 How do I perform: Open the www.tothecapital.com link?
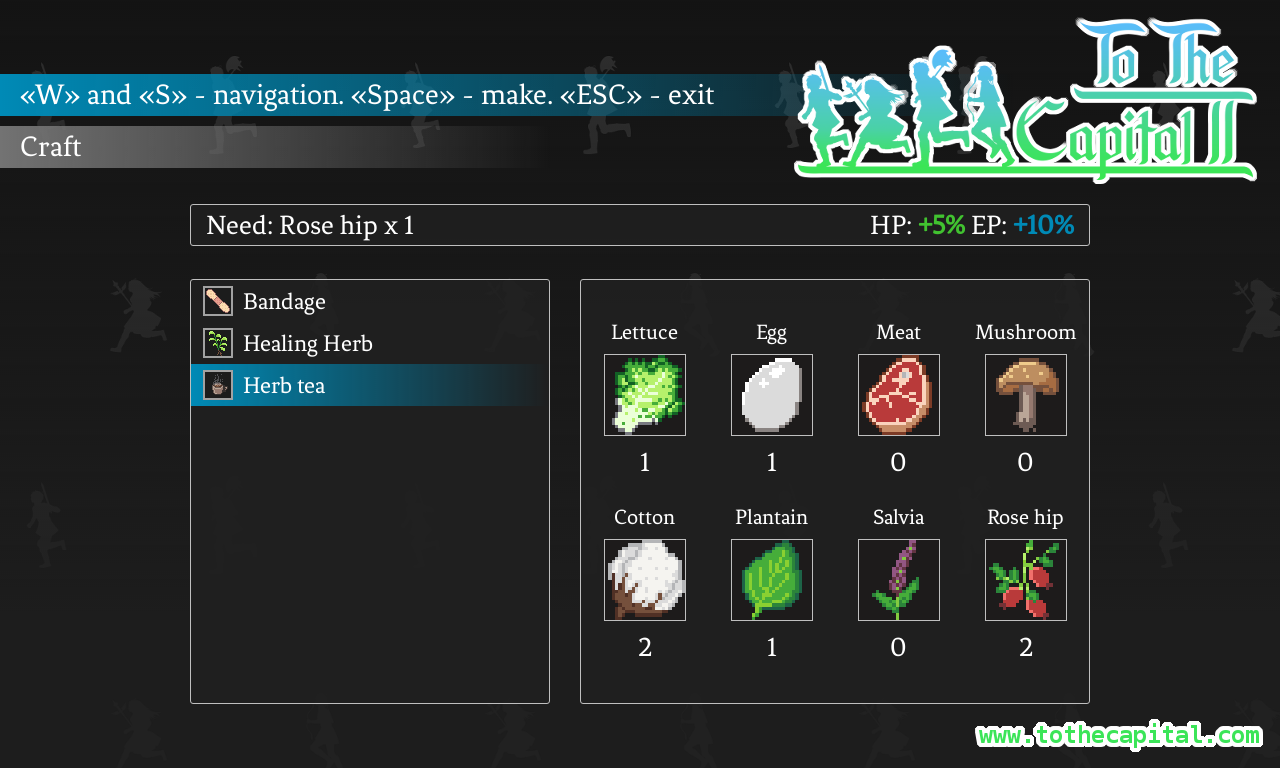(x=1119, y=736)
